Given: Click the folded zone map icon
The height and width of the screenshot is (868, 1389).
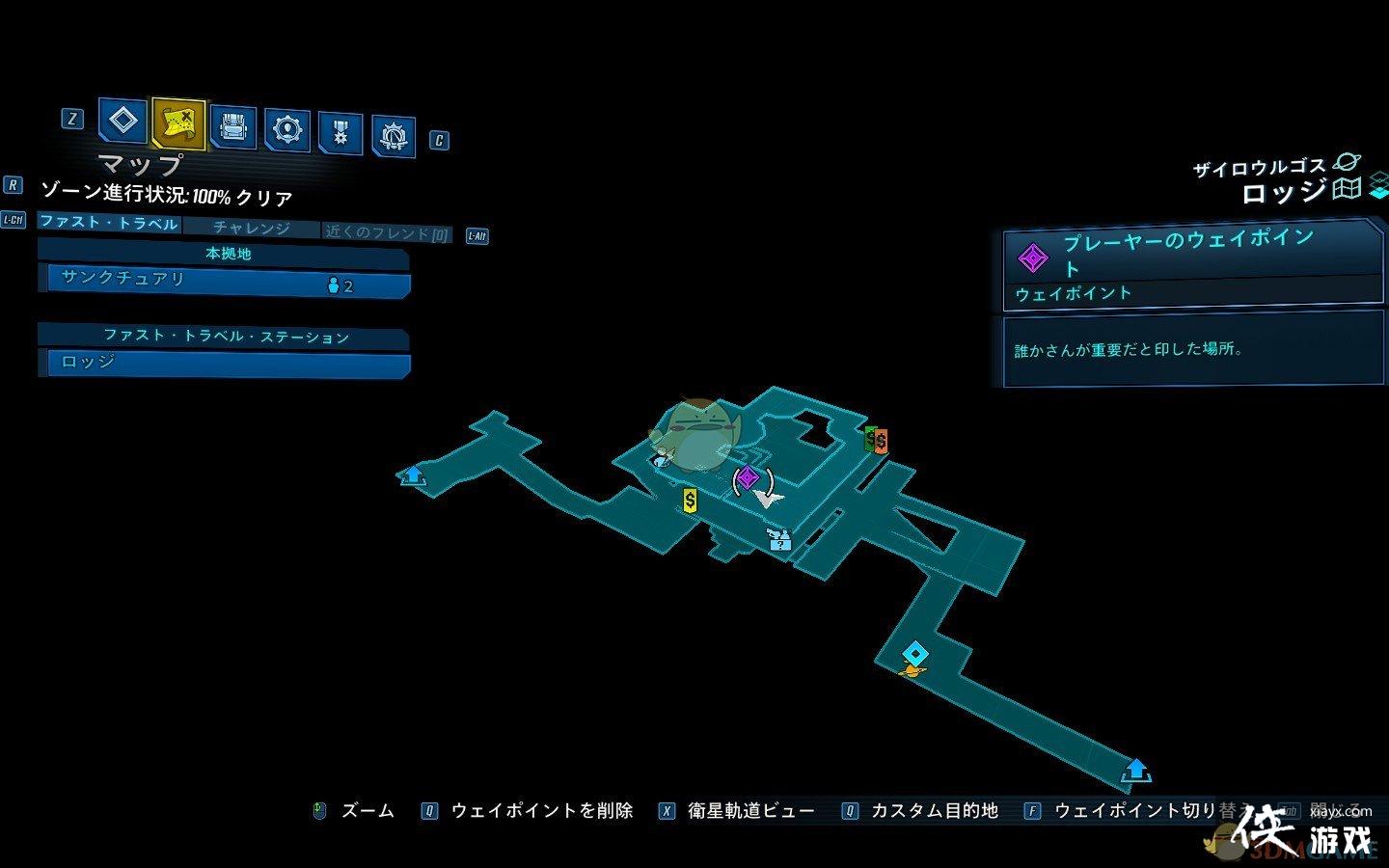Looking at the screenshot, I should coord(1347,188).
